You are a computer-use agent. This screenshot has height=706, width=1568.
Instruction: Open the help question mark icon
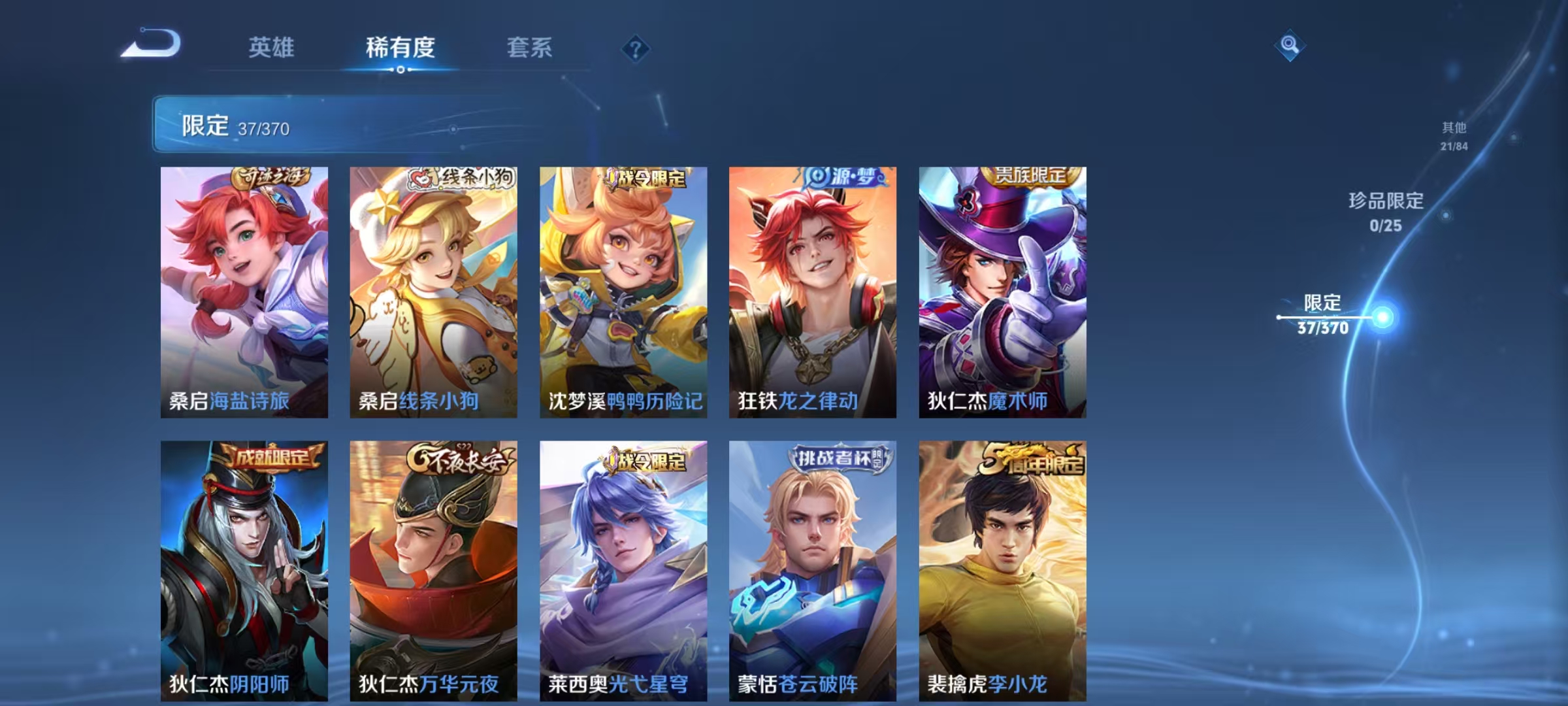tap(635, 47)
